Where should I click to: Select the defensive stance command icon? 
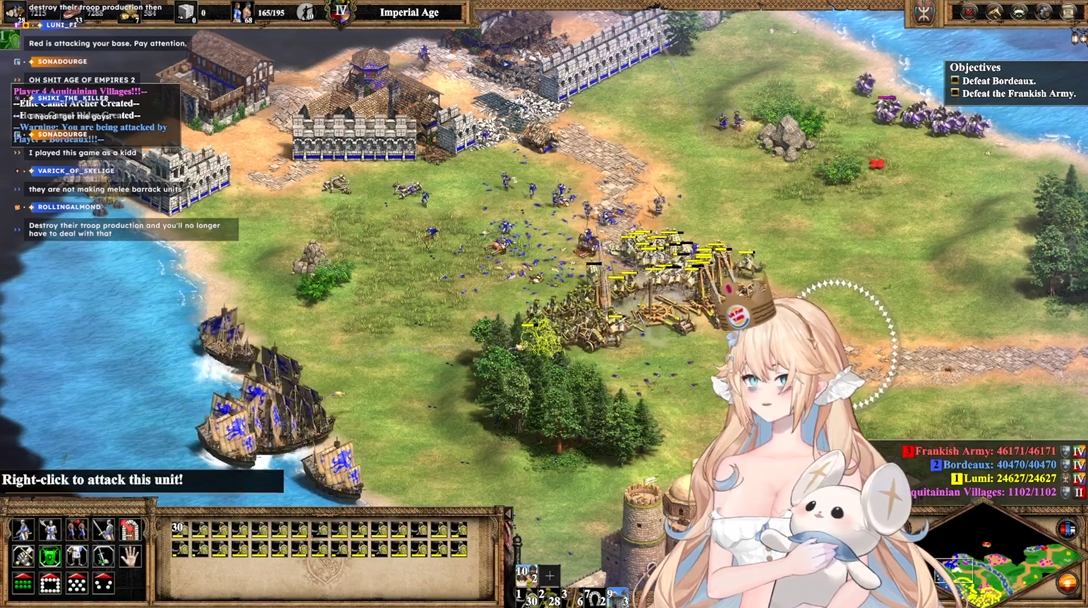click(49, 530)
